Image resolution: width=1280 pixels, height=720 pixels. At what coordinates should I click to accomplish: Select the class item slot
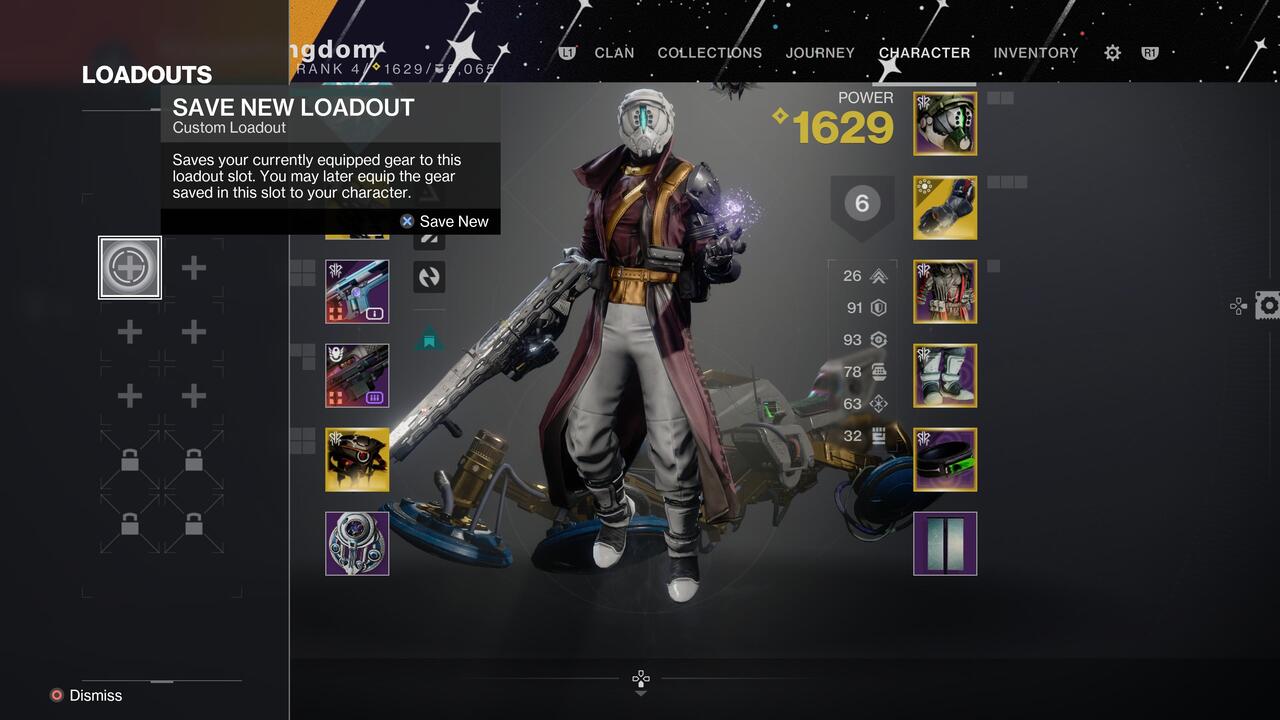945,460
